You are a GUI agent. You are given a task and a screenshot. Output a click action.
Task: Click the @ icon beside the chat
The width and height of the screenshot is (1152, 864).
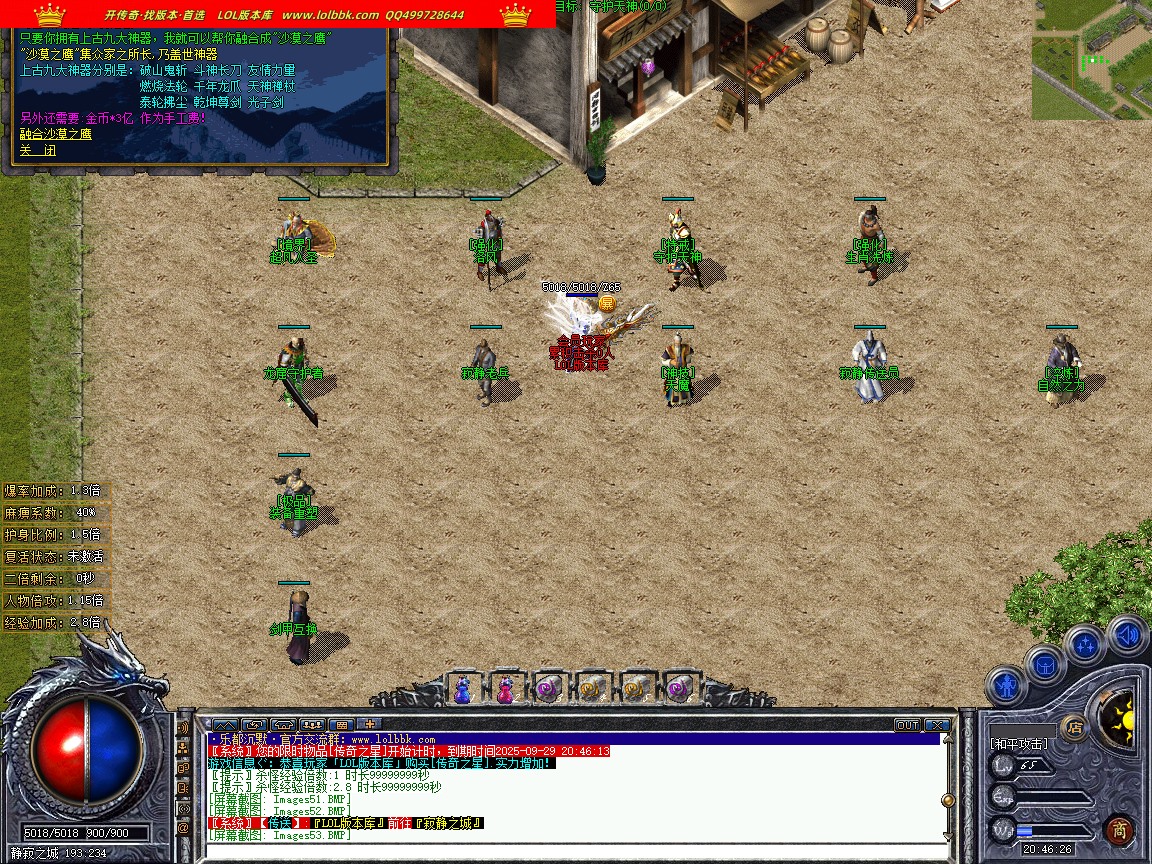click(184, 829)
